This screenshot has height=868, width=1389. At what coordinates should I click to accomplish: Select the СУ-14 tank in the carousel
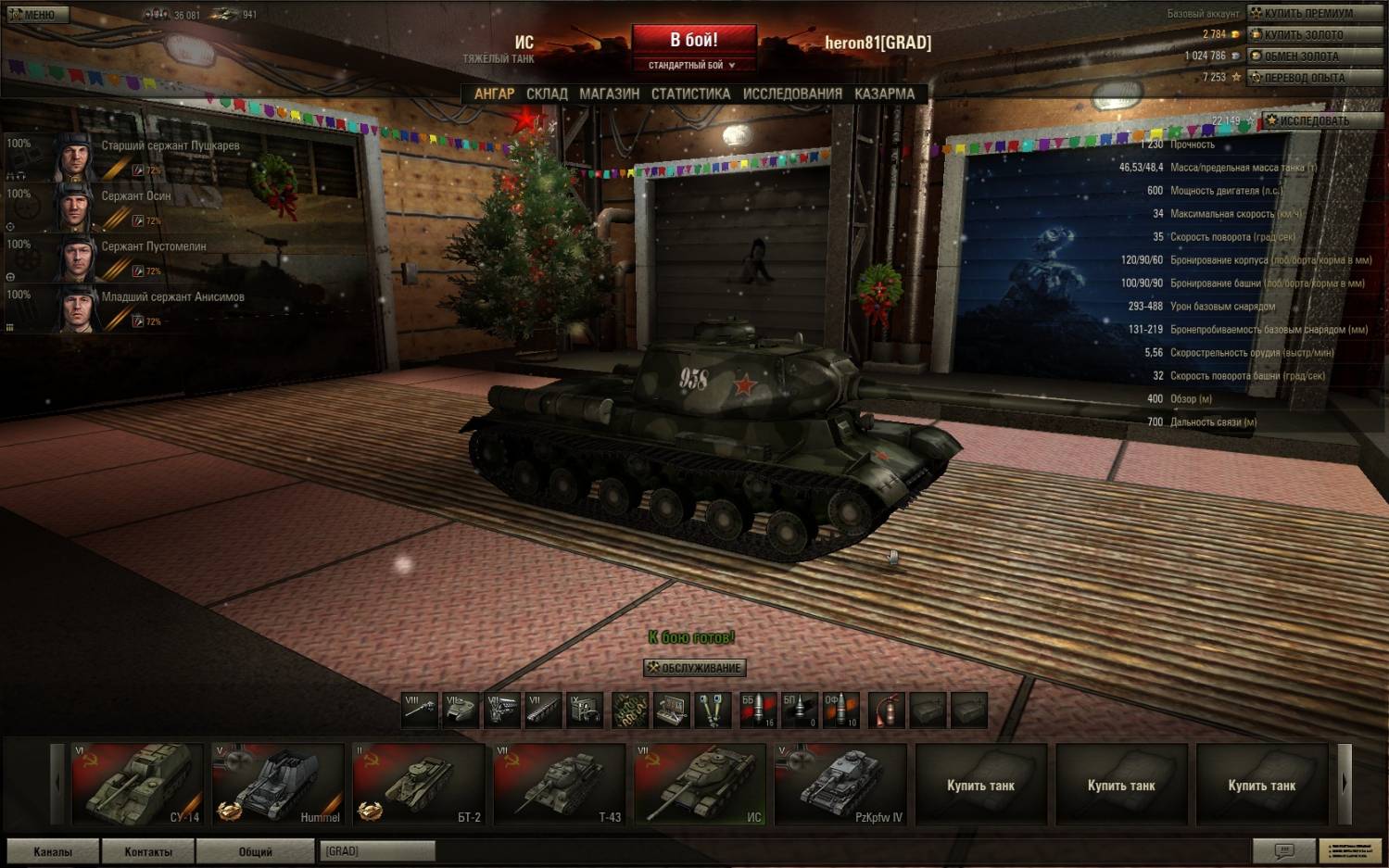(137, 784)
